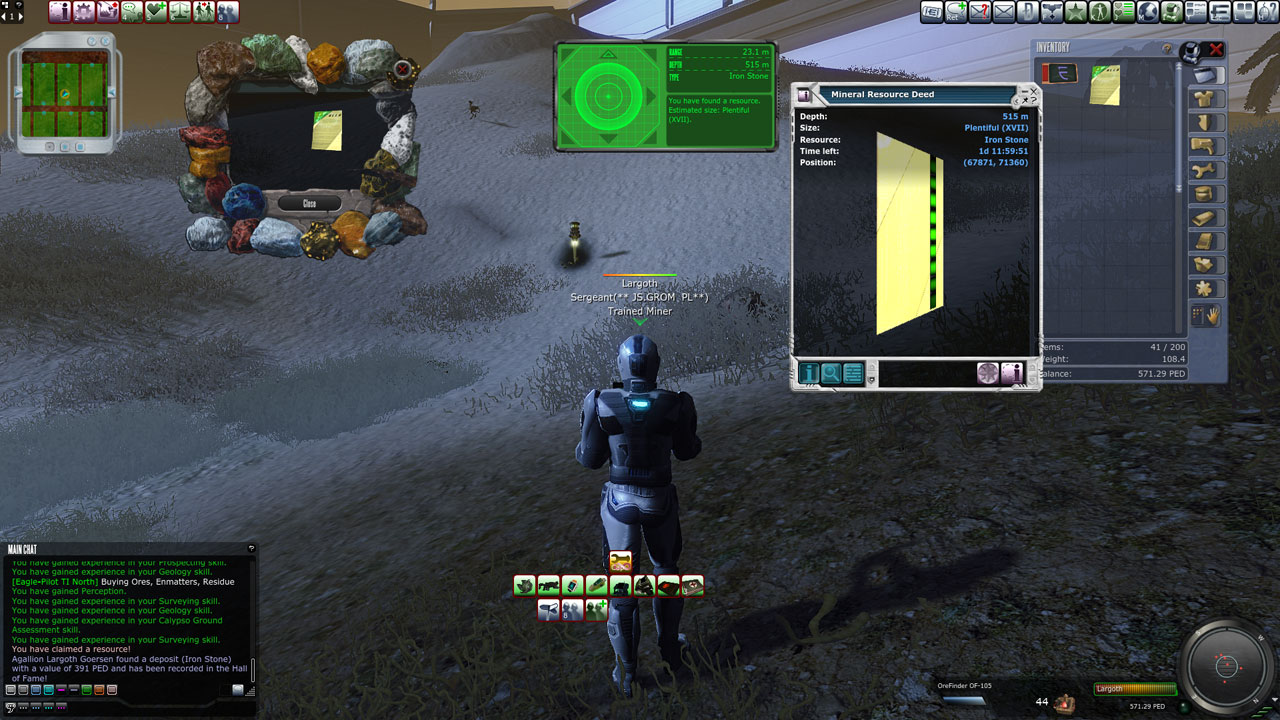Click the gear icon in top-left action bar
Viewport: 1280px width, 720px height.
point(84,12)
